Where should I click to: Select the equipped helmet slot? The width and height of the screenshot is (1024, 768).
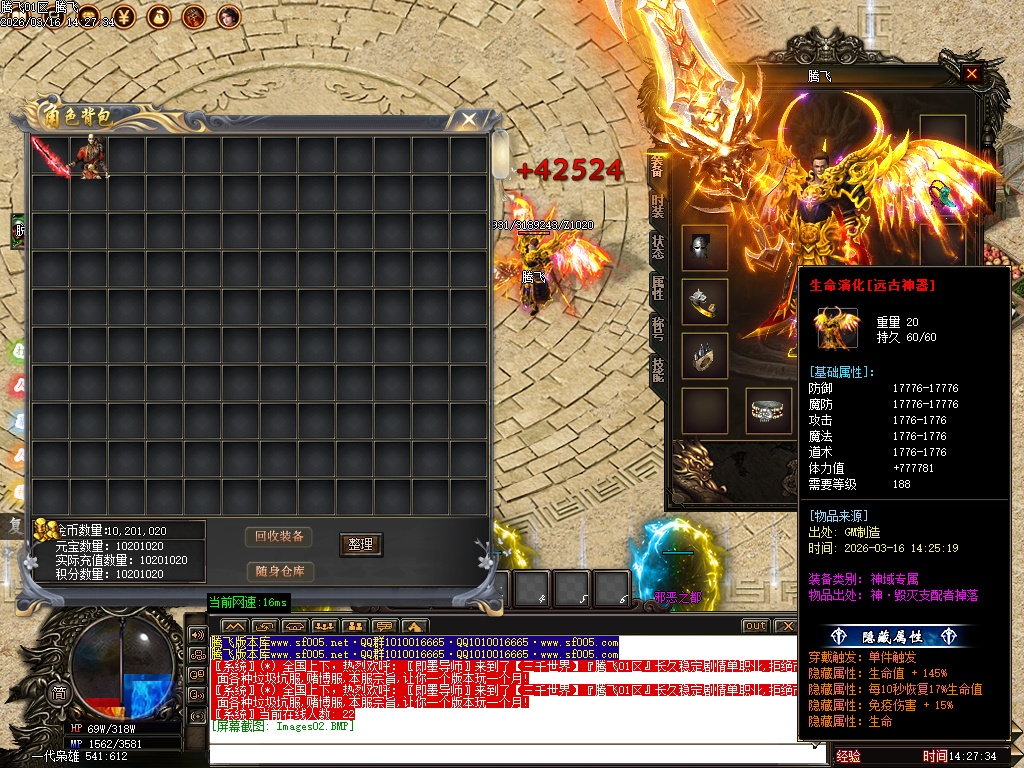pyautogui.click(x=704, y=247)
